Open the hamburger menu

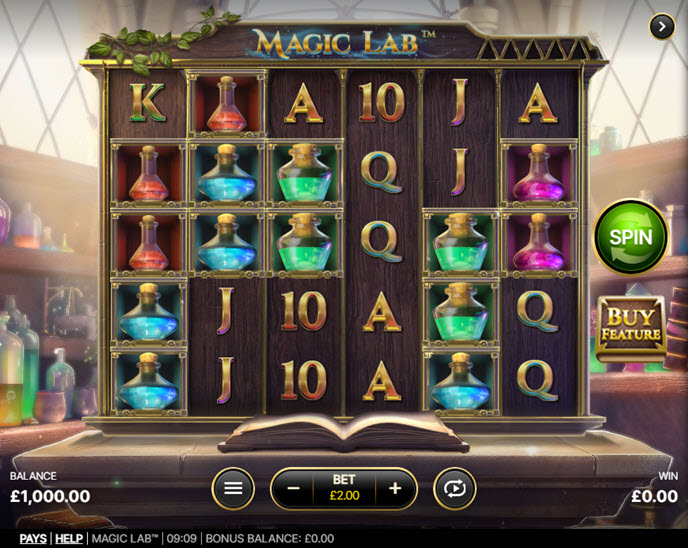coord(233,488)
